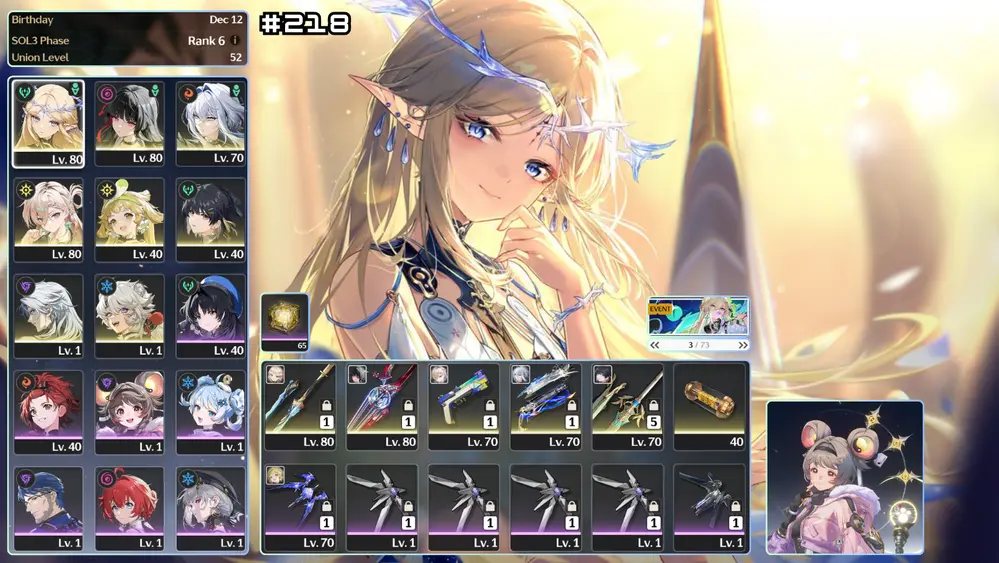Advance to the next event banner

pyautogui.click(x=742, y=345)
